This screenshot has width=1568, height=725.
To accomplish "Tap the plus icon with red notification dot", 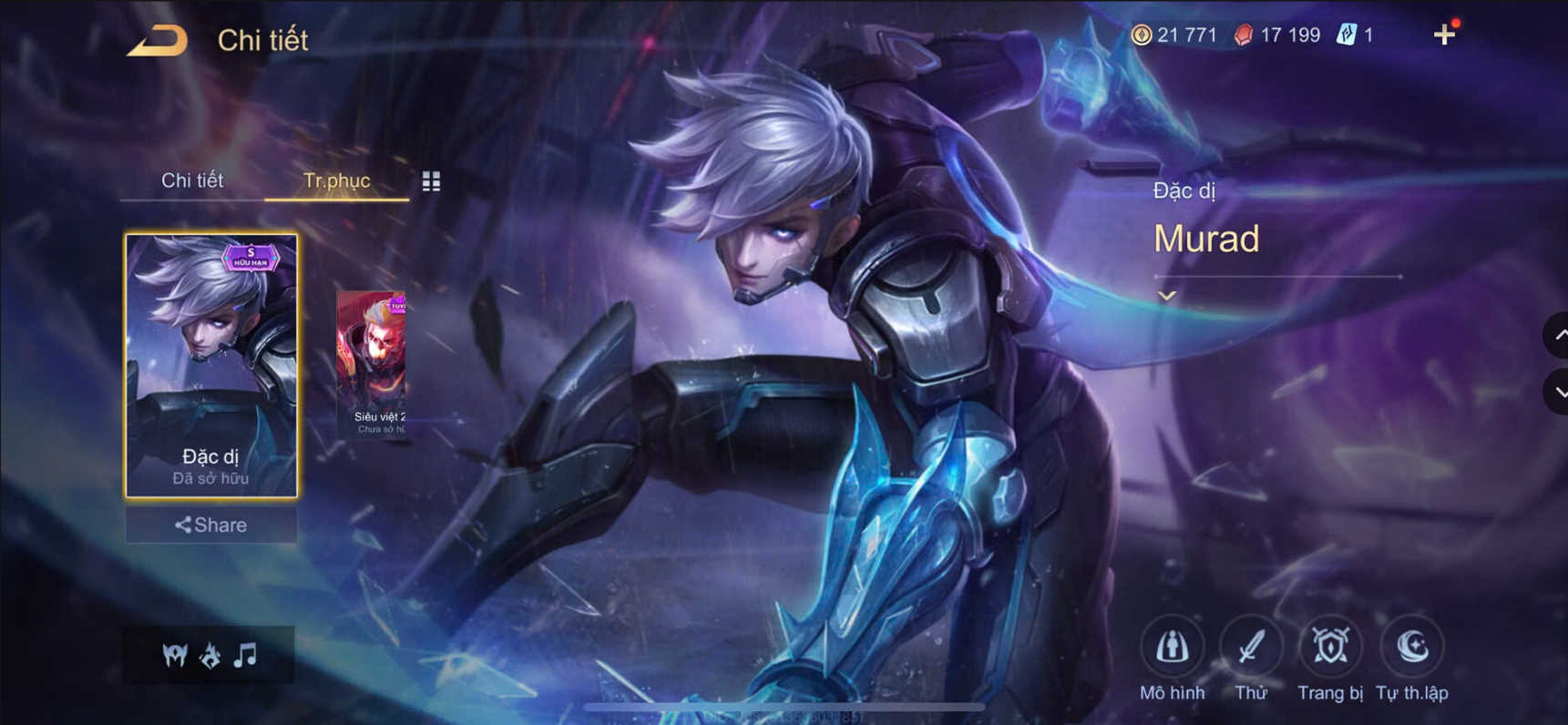I will [x=1445, y=35].
